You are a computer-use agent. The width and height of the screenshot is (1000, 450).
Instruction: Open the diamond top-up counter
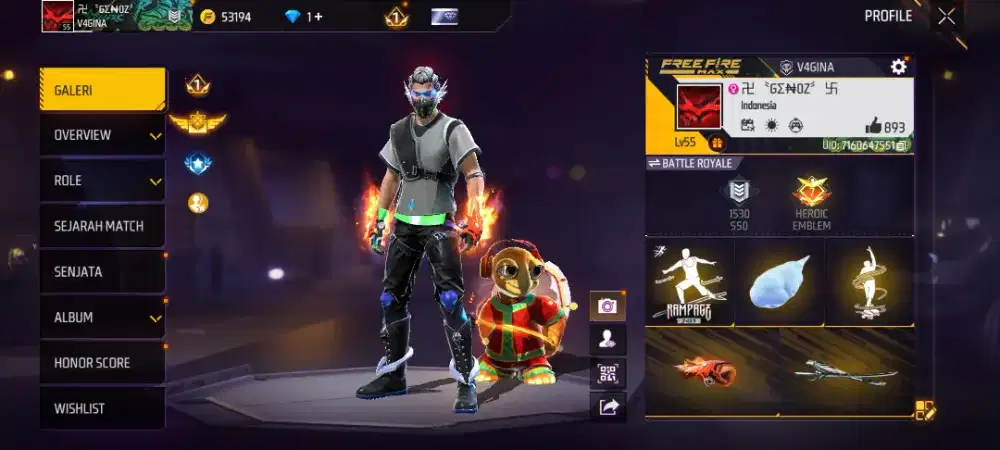(304, 17)
